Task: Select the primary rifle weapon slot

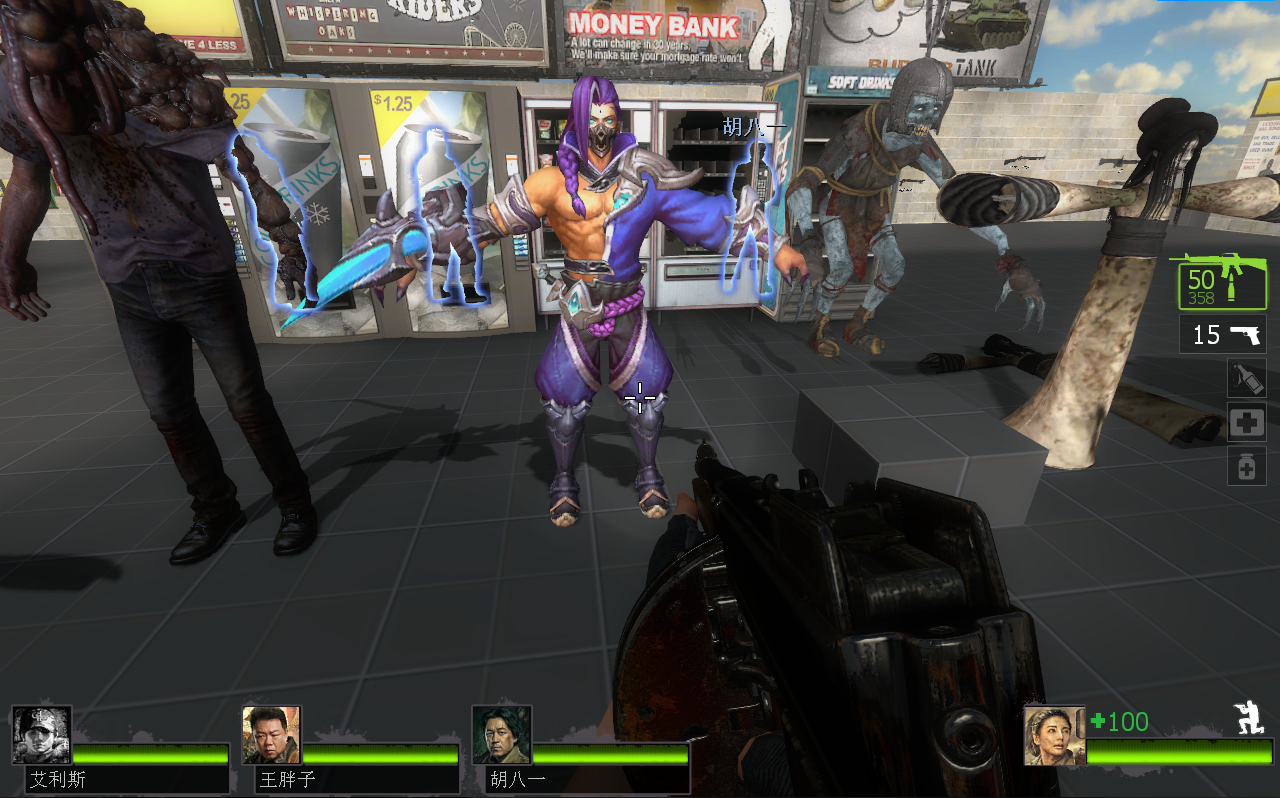Action: tap(1222, 284)
